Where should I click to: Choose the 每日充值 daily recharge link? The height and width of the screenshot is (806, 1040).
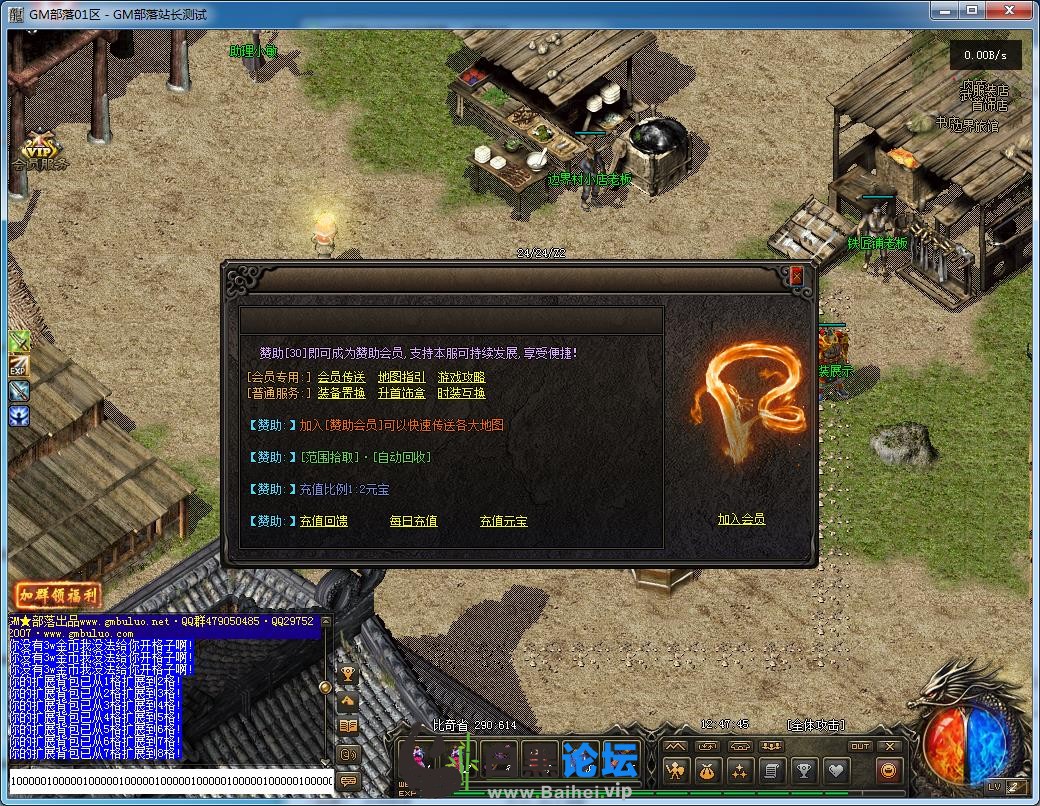(x=413, y=521)
